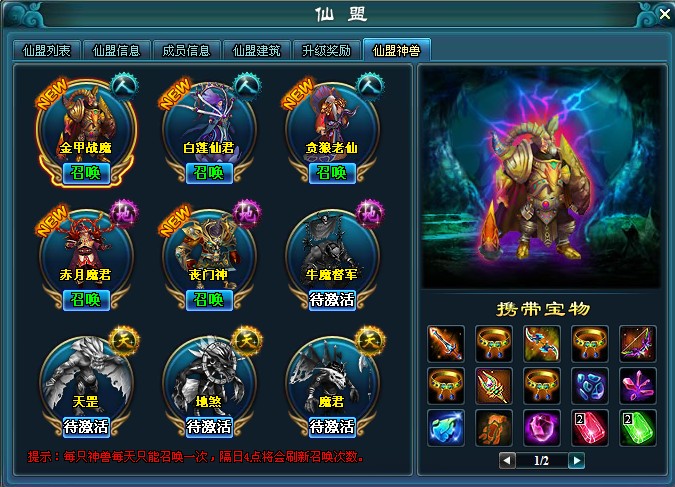Select the green crystal treasure slot

pyautogui.click(x=637, y=427)
